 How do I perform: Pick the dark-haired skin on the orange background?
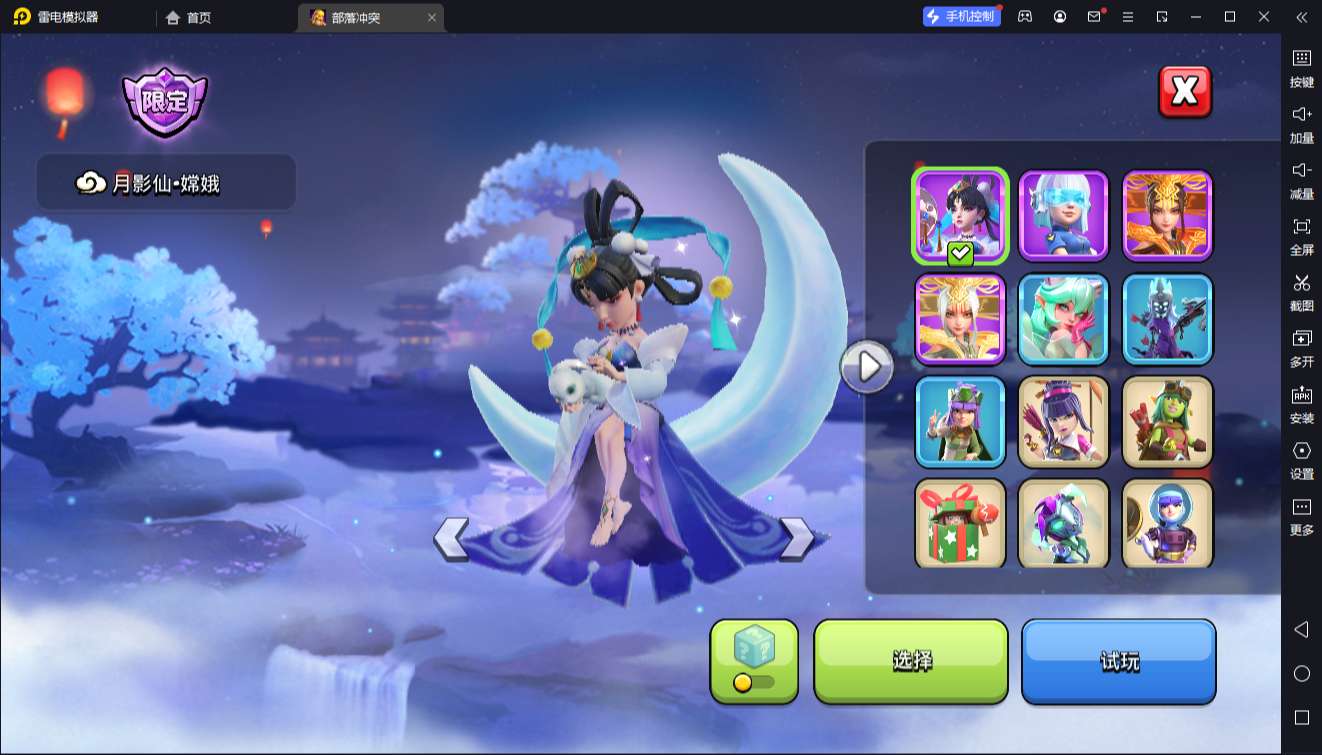1167,215
